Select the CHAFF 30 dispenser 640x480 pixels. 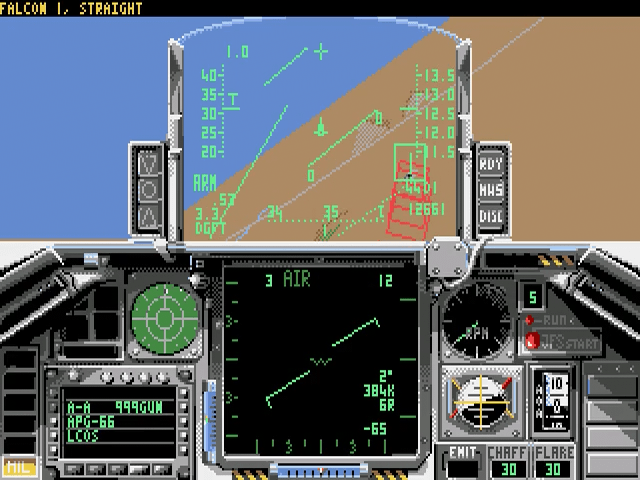coord(508,460)
